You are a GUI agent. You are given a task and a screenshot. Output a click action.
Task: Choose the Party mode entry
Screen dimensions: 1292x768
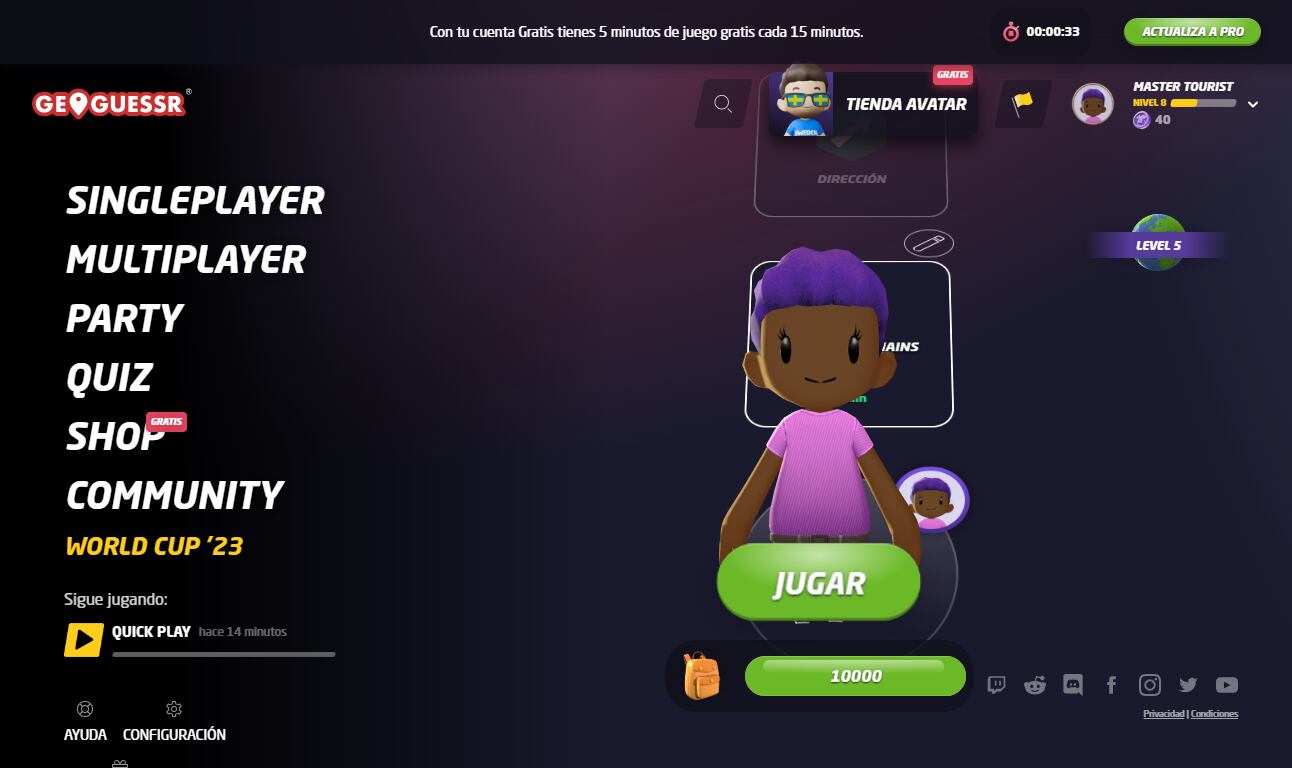pyautogui.click(x=124, y=319)
